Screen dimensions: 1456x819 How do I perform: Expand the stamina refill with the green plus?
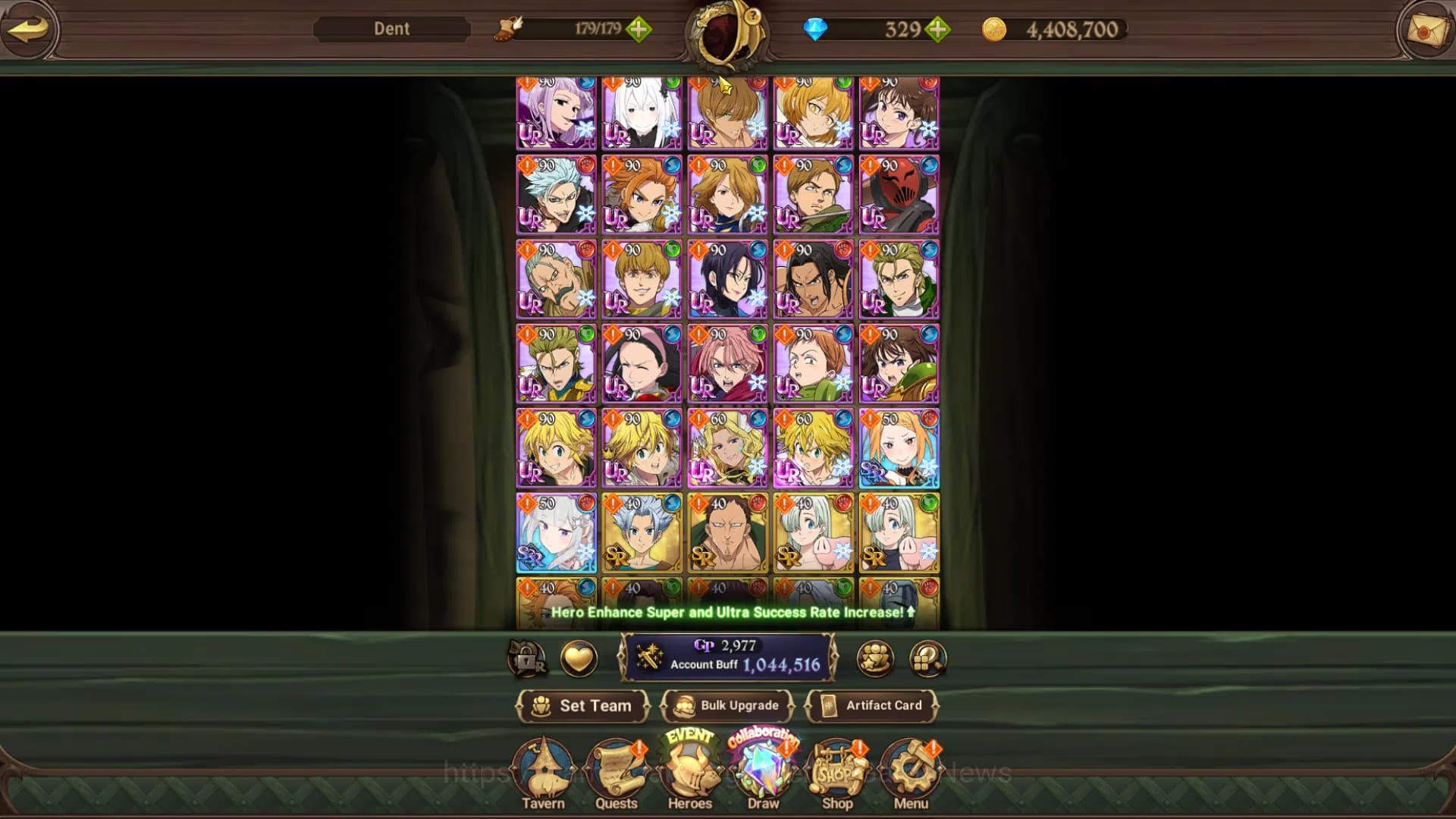coord(641,30)
